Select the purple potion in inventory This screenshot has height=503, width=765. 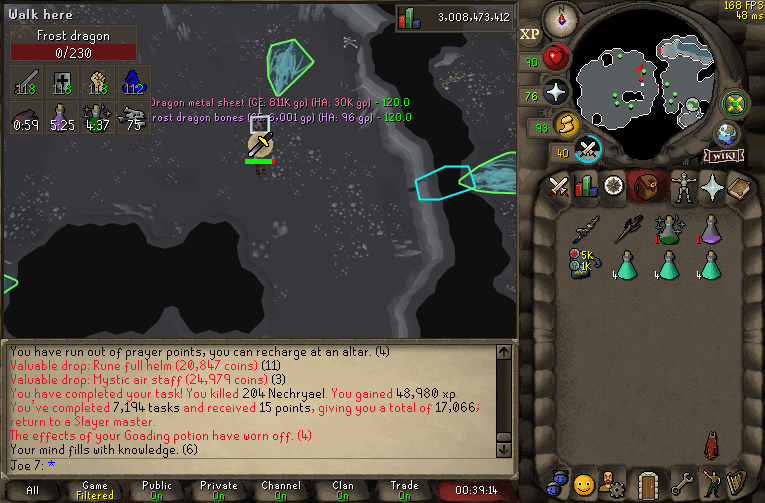711,229
